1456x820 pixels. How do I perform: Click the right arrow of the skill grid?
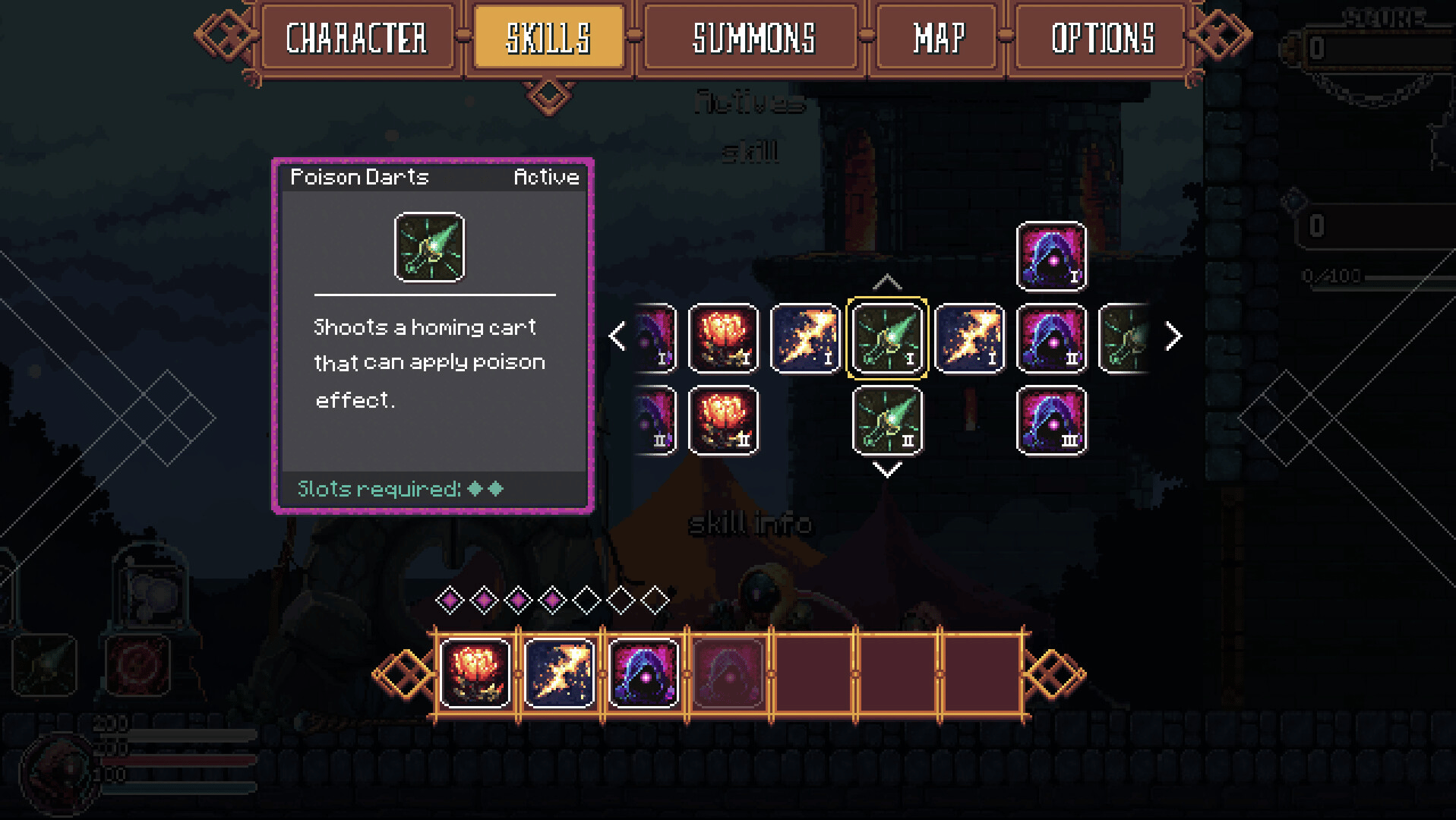[1173, 336]
